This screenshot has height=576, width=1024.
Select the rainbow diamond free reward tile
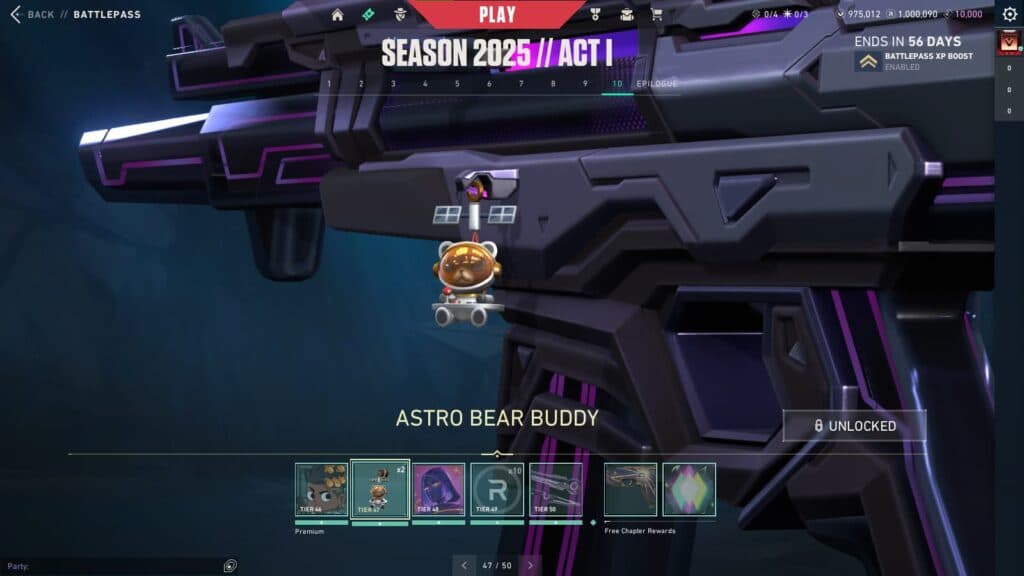[x=689, y=489]
